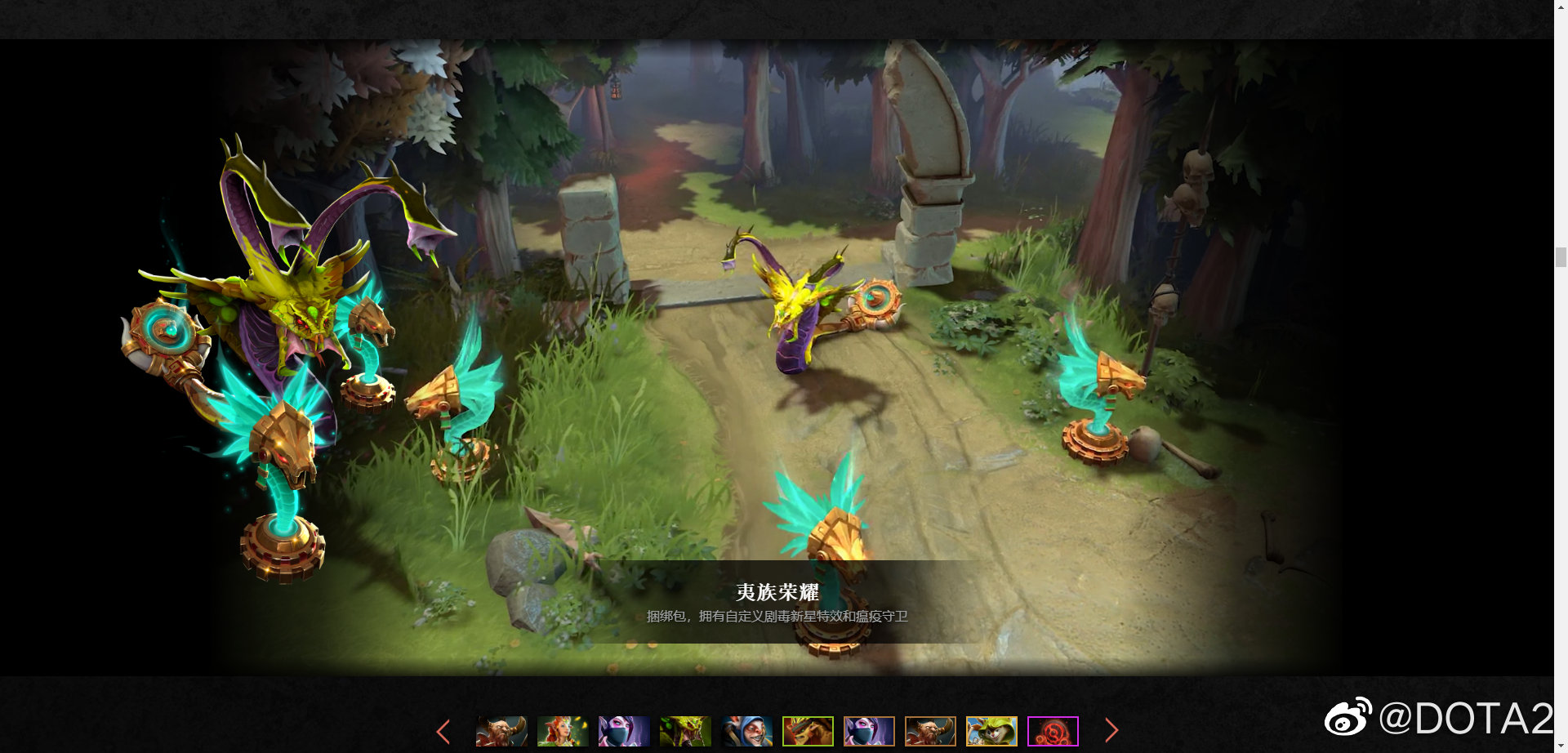Viewport: 1568px width, 753px height.
Task: Select the green-hooded Hoodwink portrait
Action: [991, 731]
